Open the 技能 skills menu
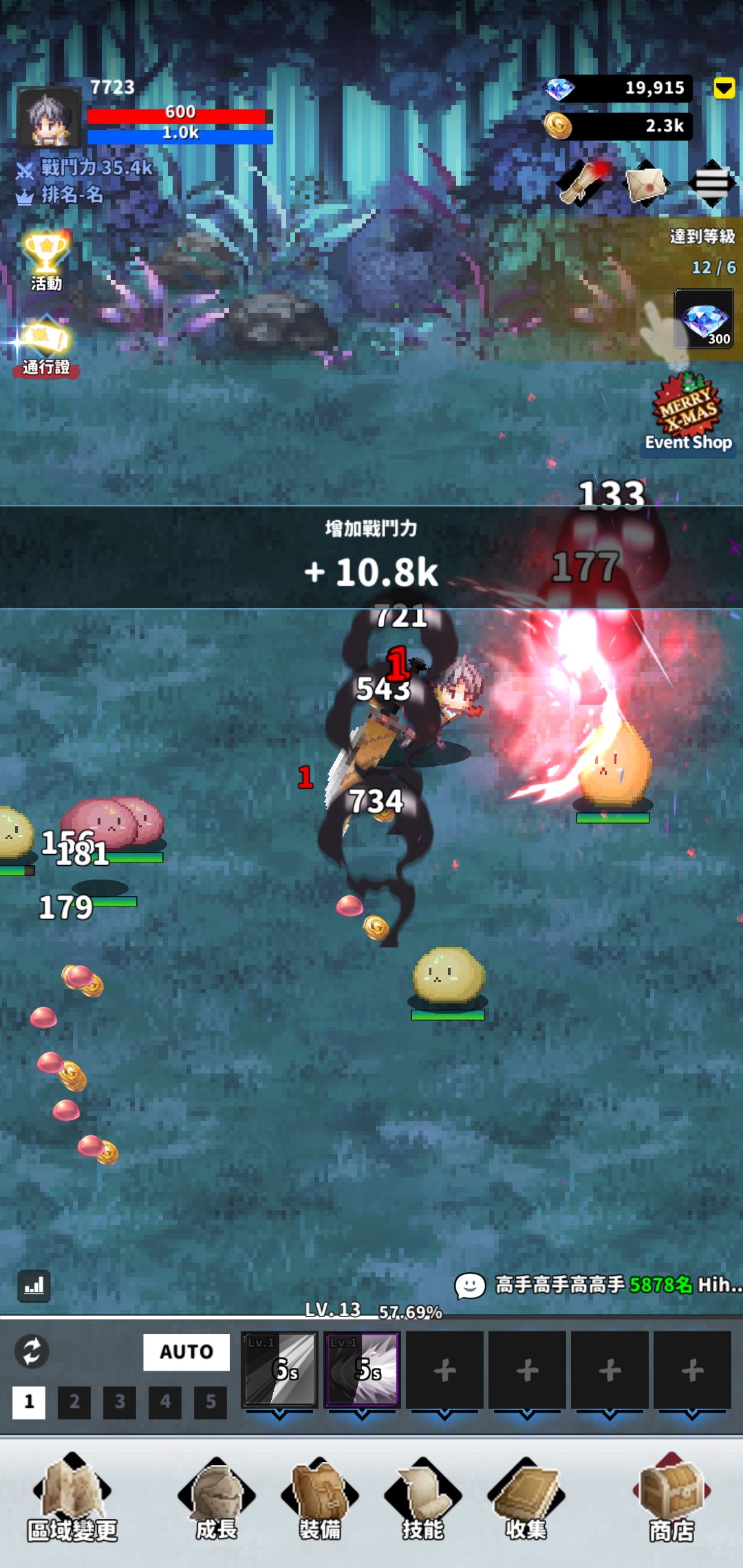The width and height of the screenshot is (743, 1568). (x=423, y=1498)
